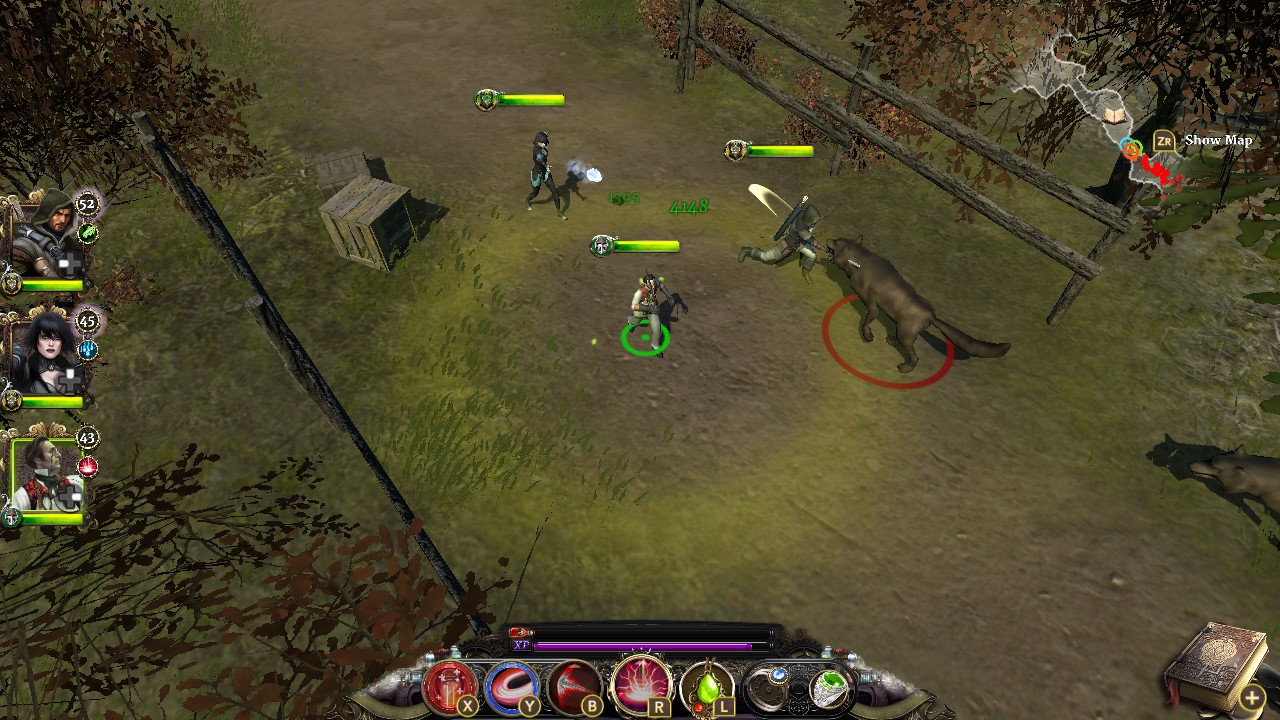1280x720 pixels.
Task: Activate the blue ring skill on Y button
Action: click(508, 686)
